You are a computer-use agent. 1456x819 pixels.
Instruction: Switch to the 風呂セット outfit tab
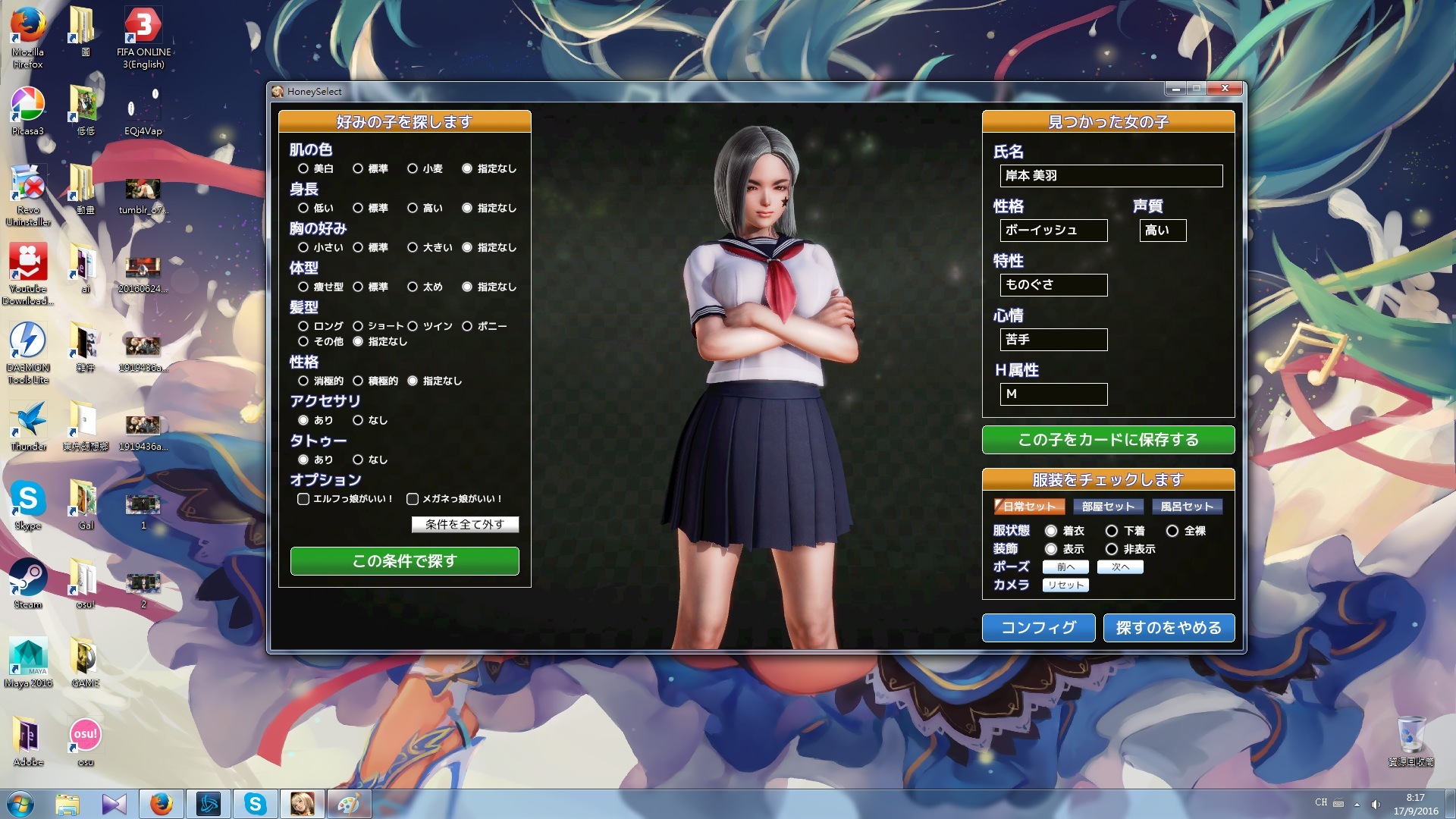pos(1187,507)
